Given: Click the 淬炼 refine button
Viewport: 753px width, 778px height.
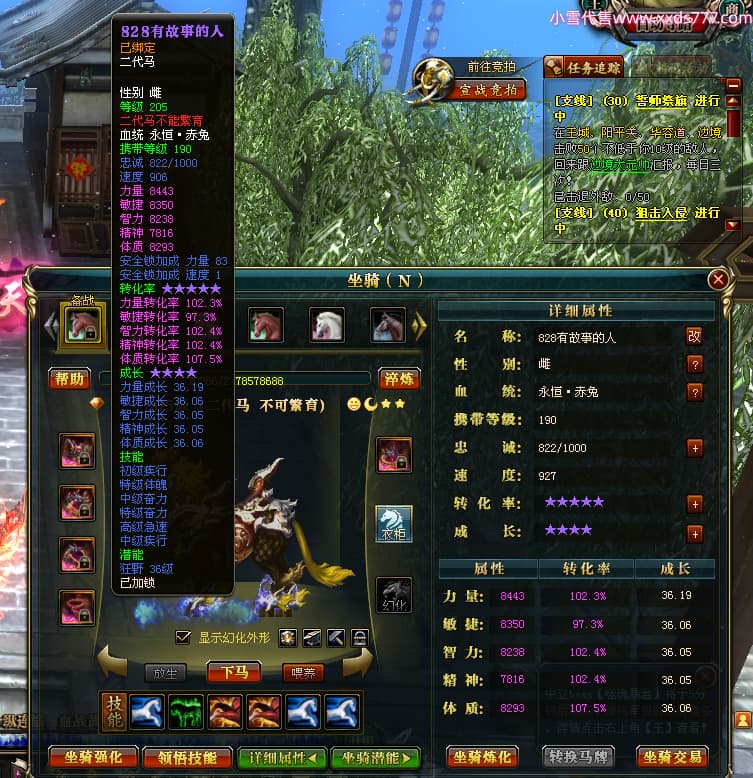Looking at the screenshot, I should [x=397, y=379].
